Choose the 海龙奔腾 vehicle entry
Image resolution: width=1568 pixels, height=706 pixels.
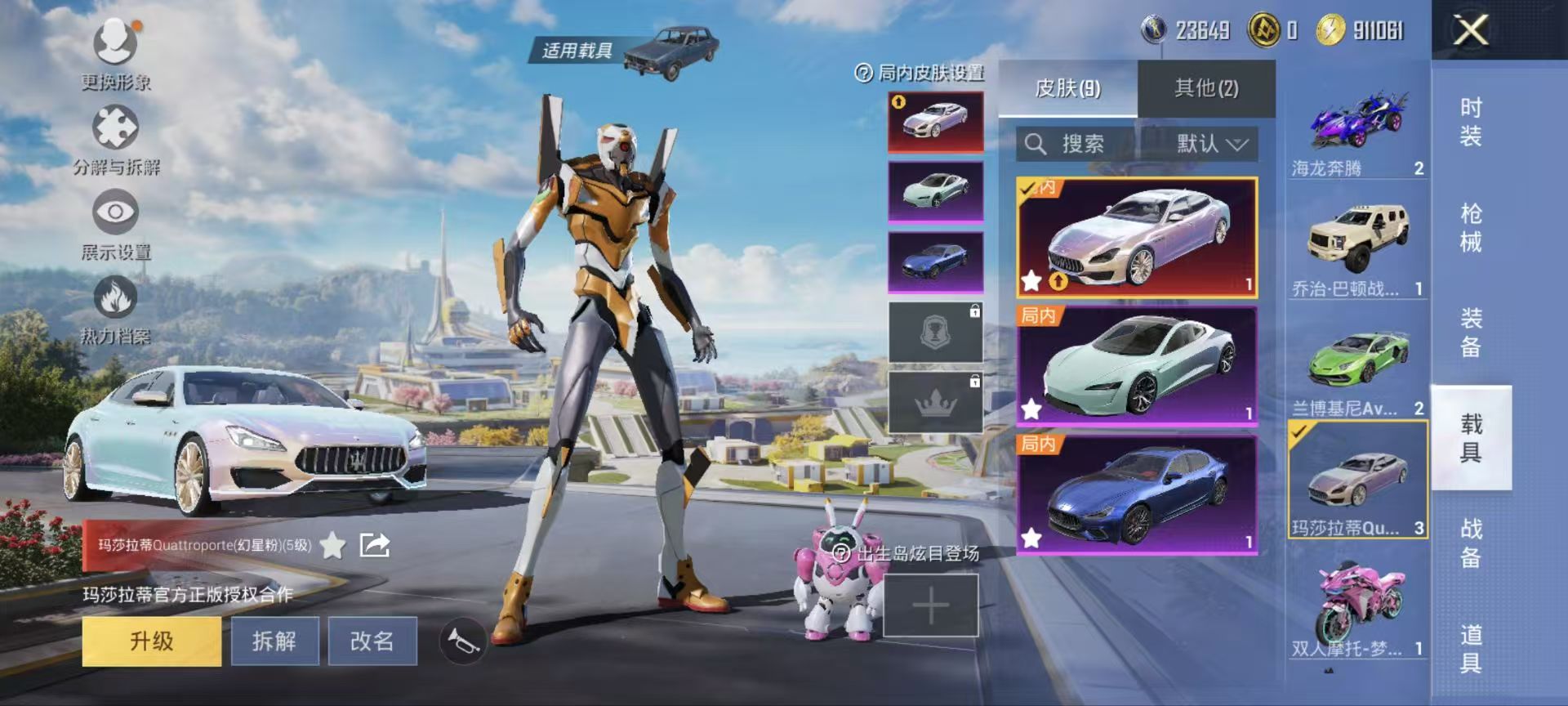(1358, 131)
